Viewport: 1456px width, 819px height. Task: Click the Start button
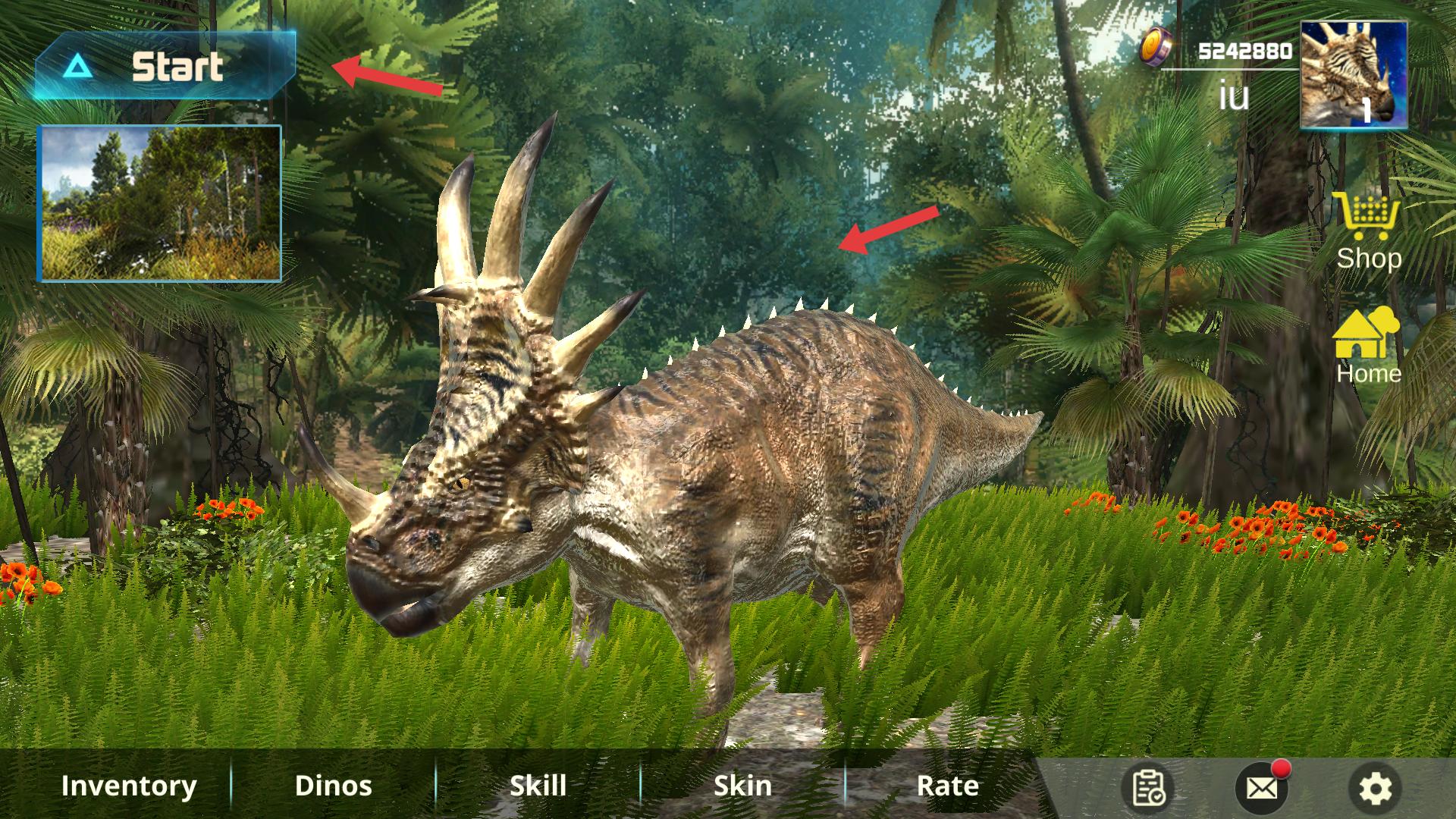165,67
